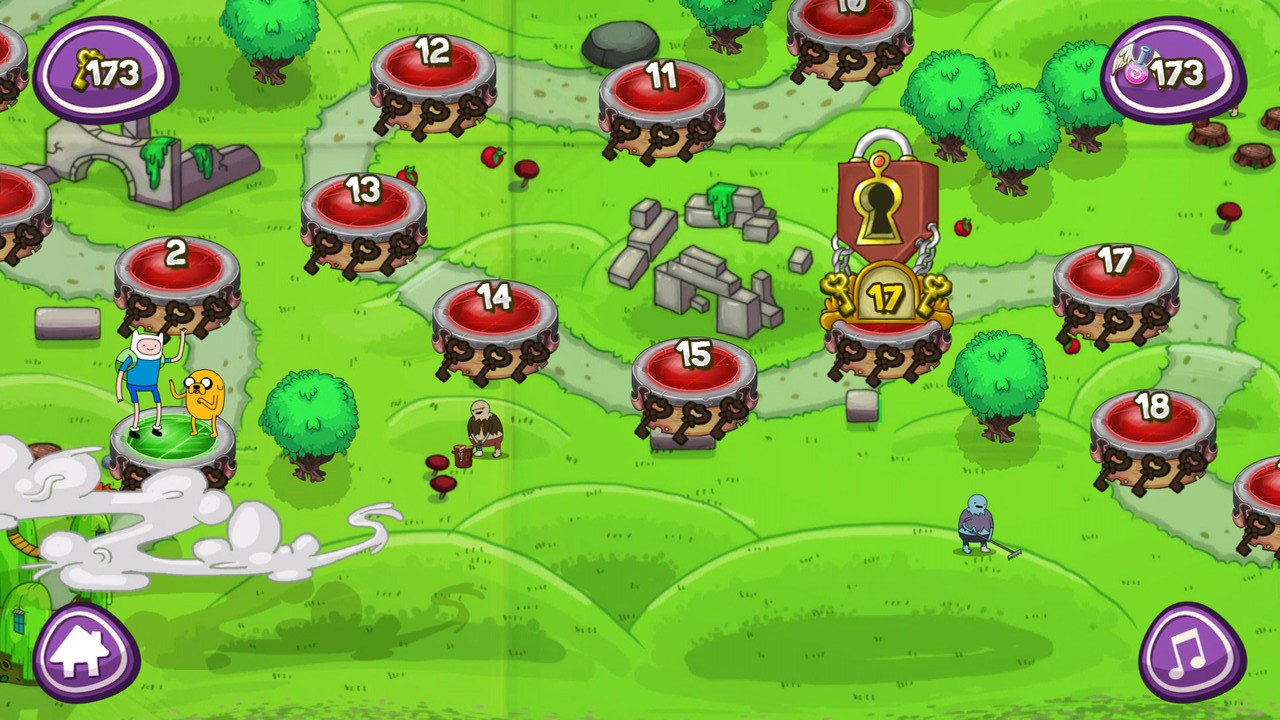1280x720 pixels.
Task: Toggle the music button
Action: coord(1191,653)
